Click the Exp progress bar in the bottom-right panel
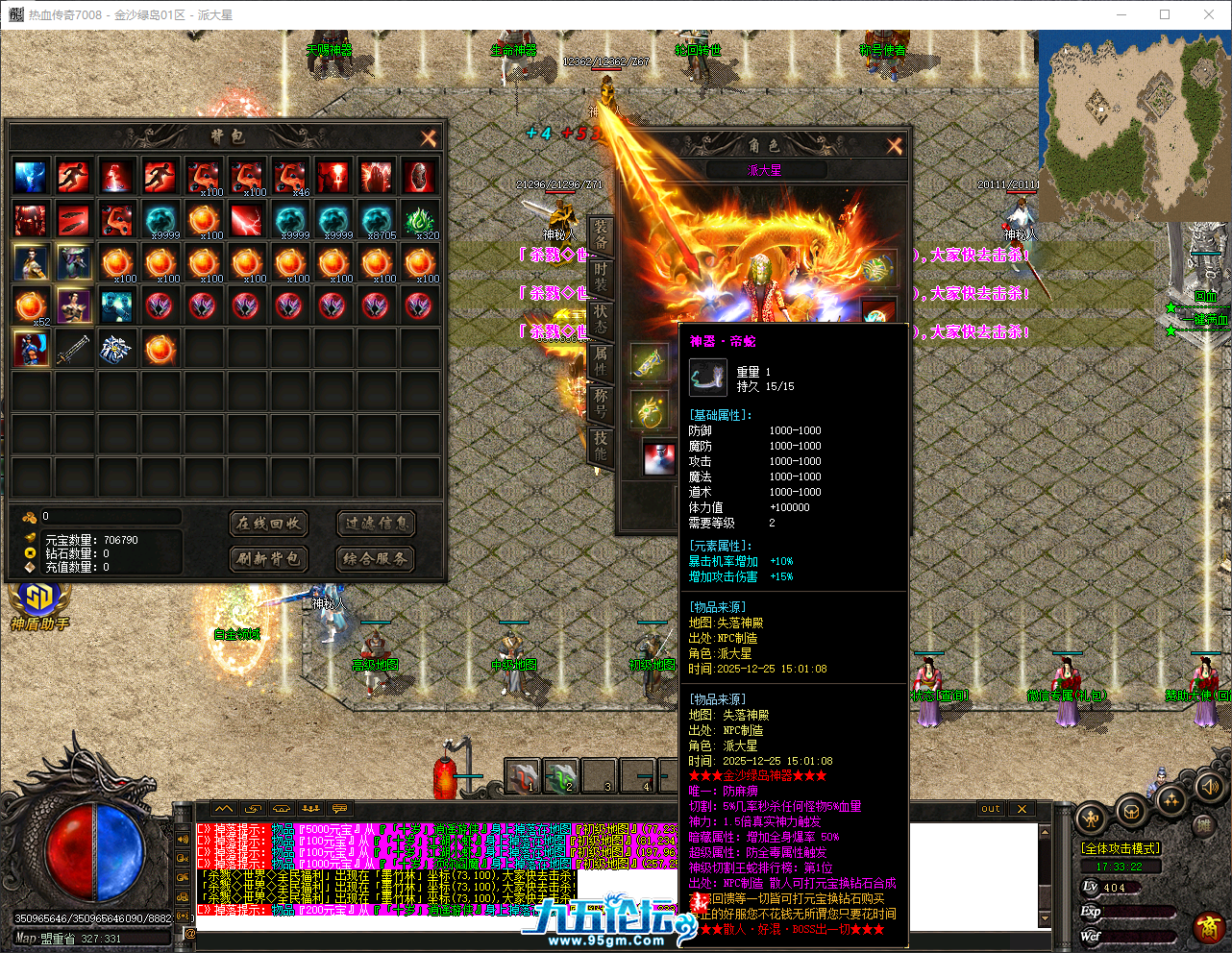 (x=1139, y=911)
